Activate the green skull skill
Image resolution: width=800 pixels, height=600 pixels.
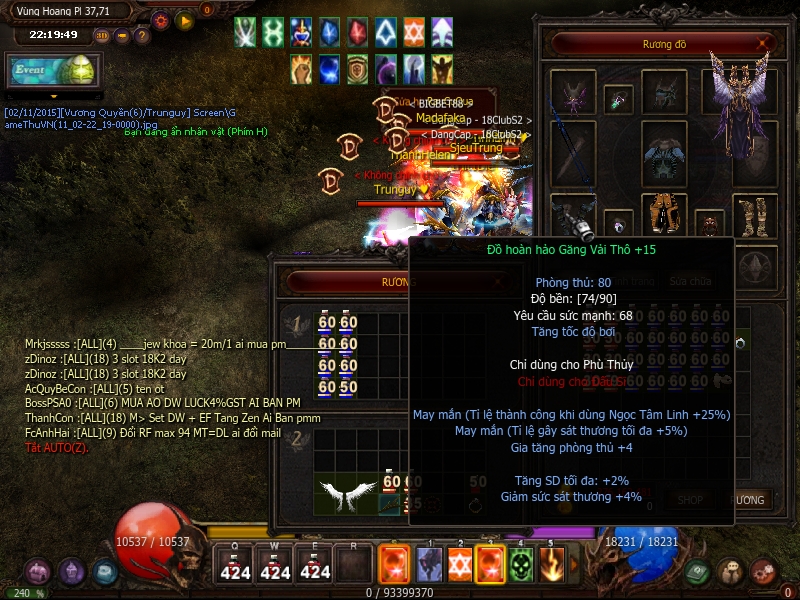coord(521,566)
